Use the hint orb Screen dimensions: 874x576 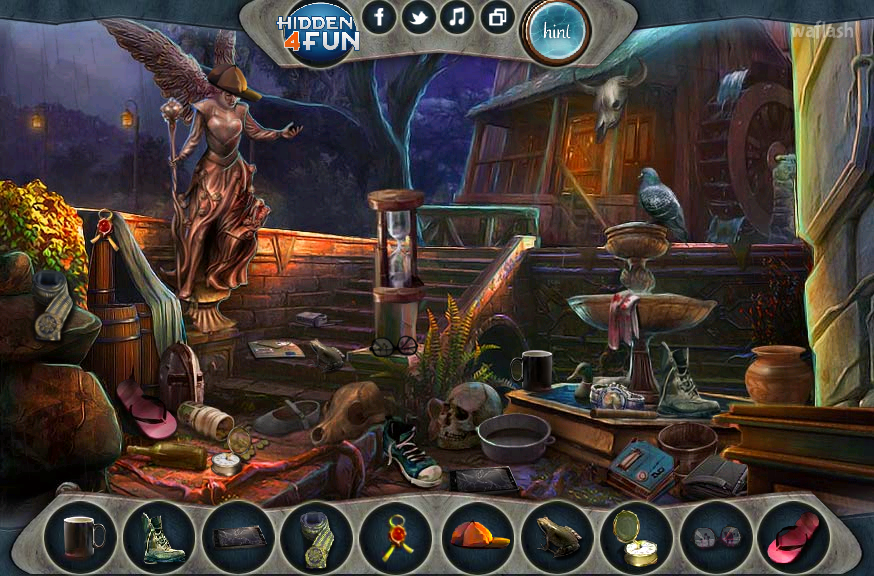point(555,30)
